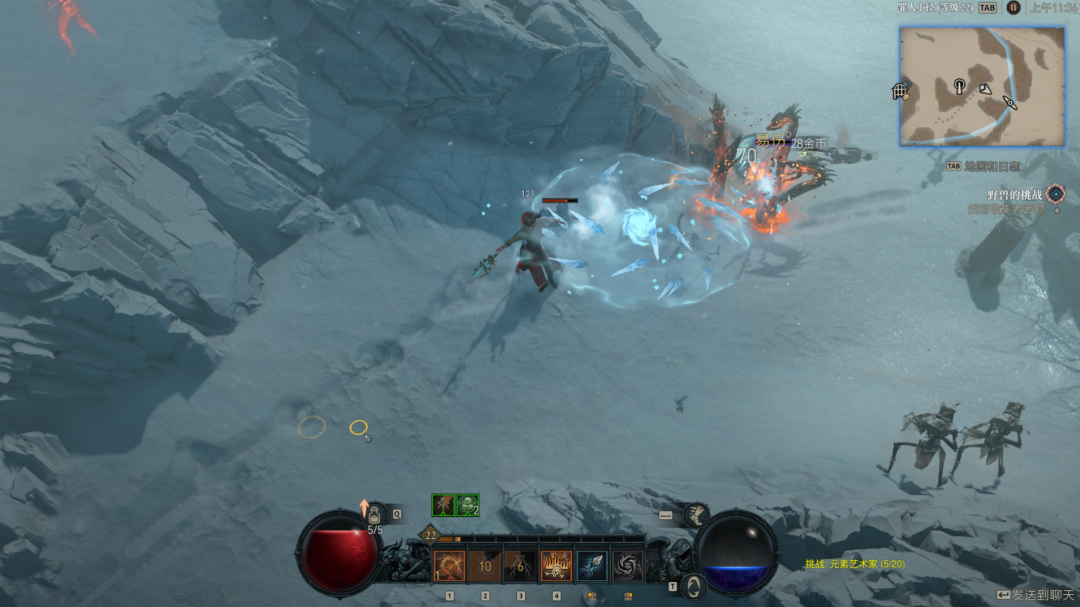Select the skill showing cooldown 6
This screenshot has width=1080, height=607.
tap(520, 566)
